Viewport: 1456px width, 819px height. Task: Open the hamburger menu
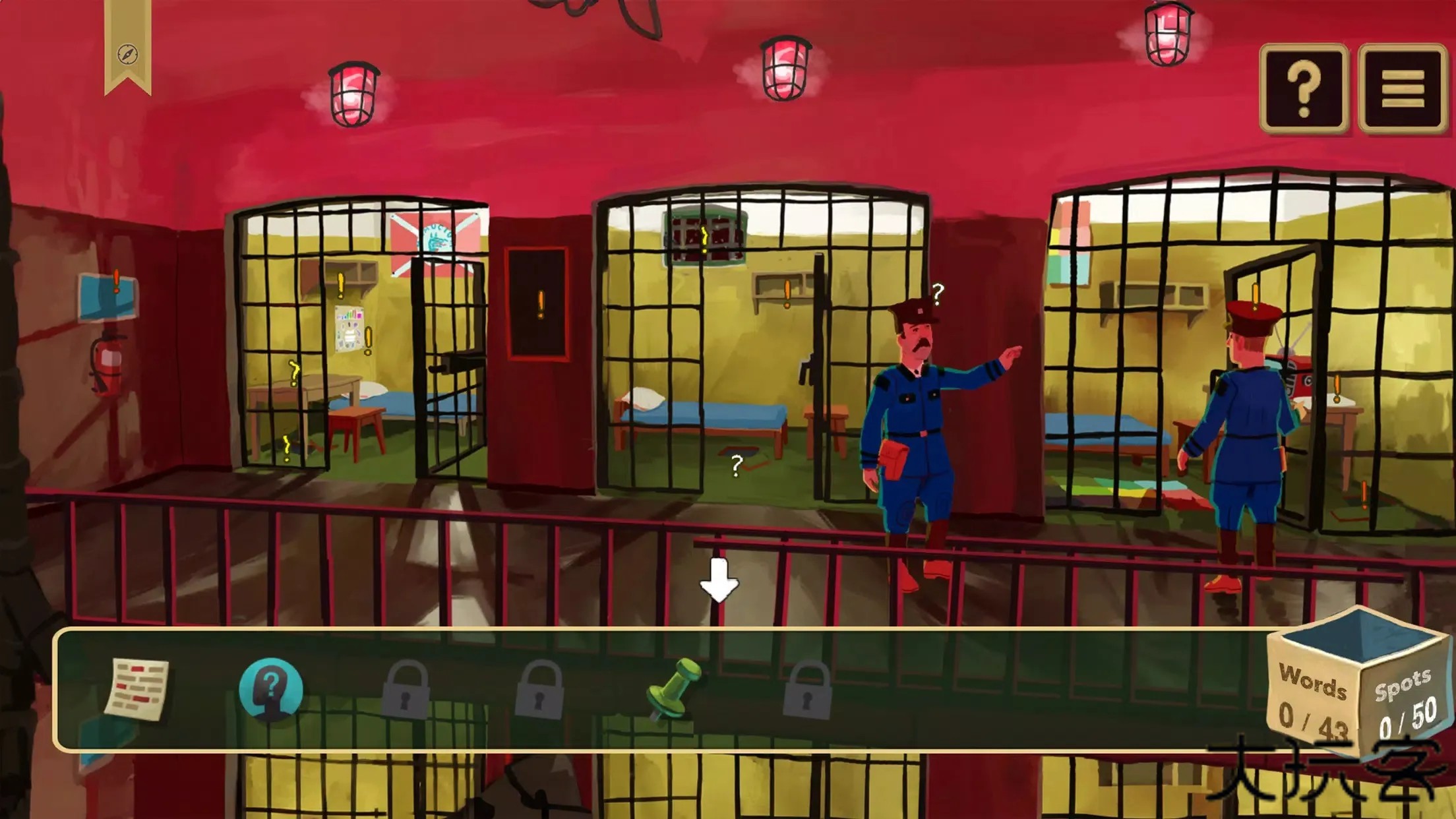coord(1402,88)
